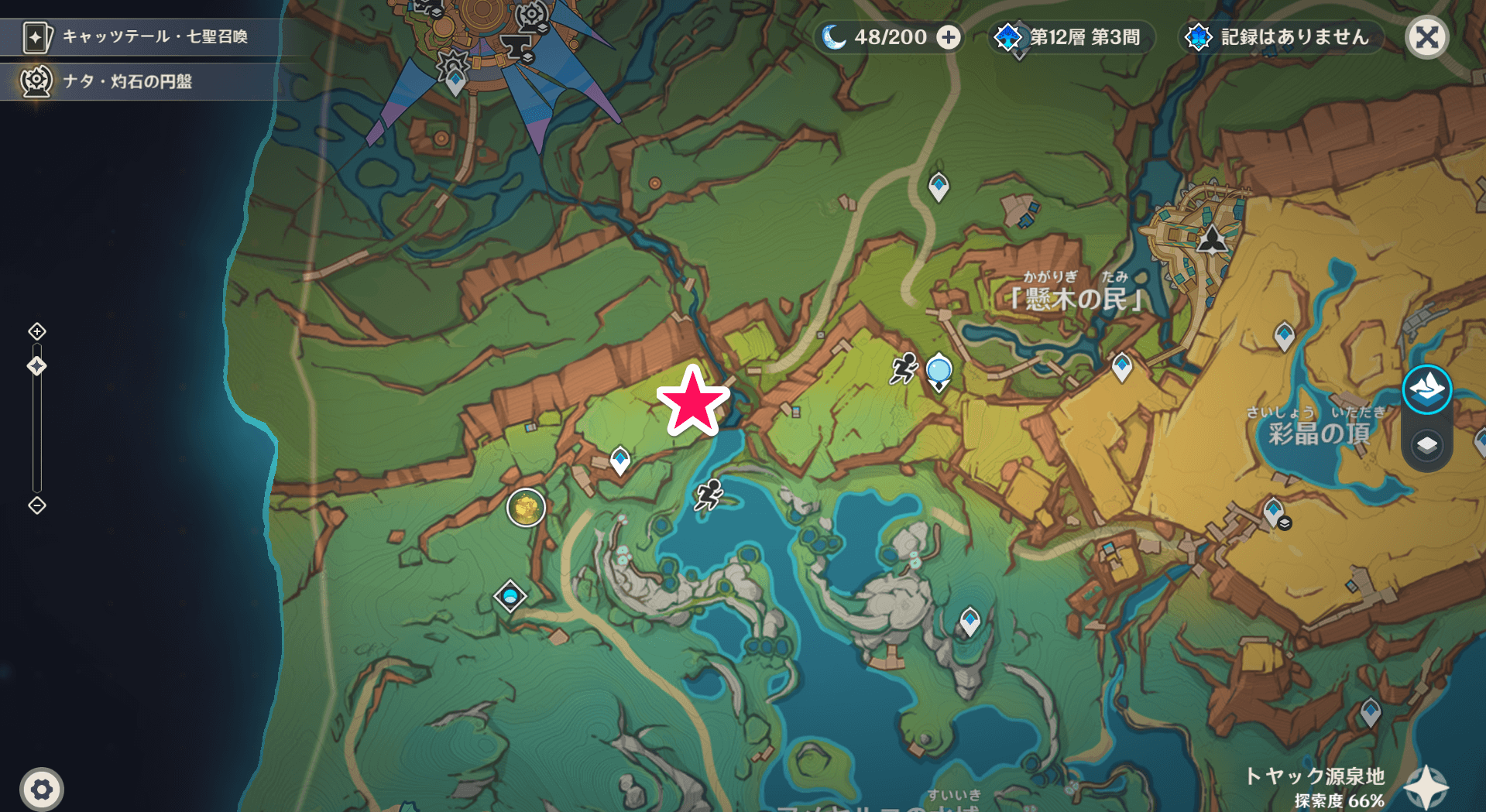Click the map zoom-out minus button

tap(37, 505)
